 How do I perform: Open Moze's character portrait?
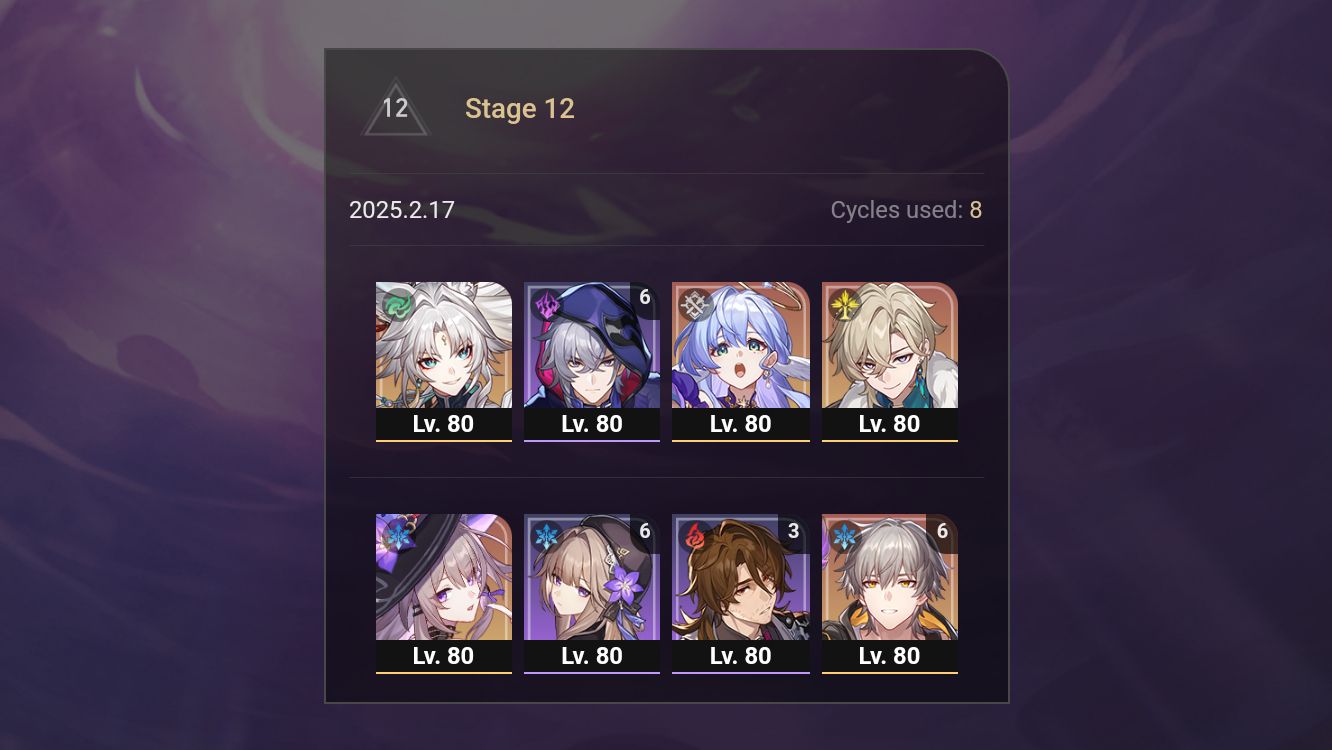click(592, 345)
